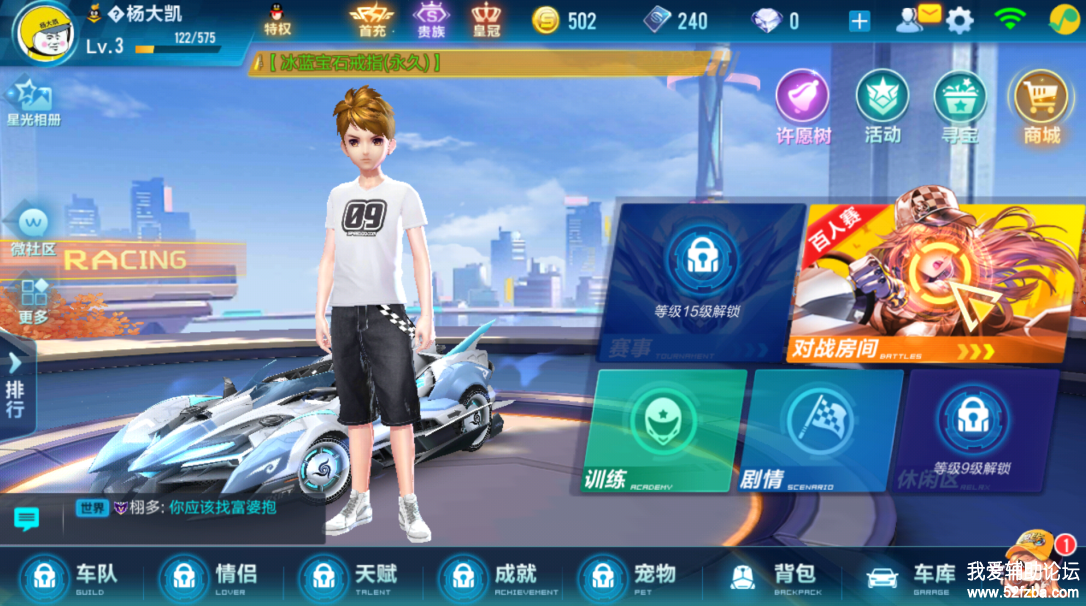Open the 皇冠 crown menu

486,19
